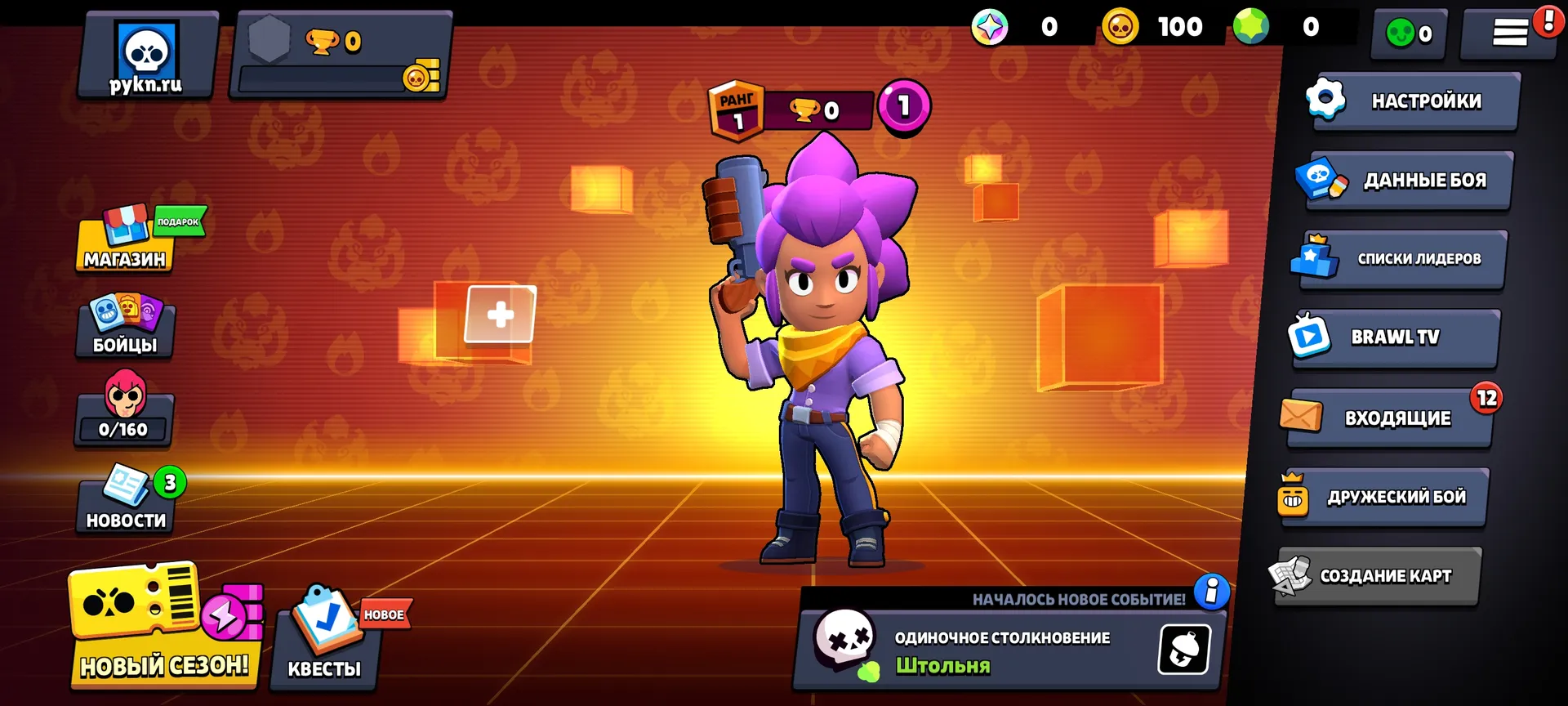Open the Бойцы brawlers list
Image resolution: width=1568 pixels, height=706 pixels.
(125, 327)
